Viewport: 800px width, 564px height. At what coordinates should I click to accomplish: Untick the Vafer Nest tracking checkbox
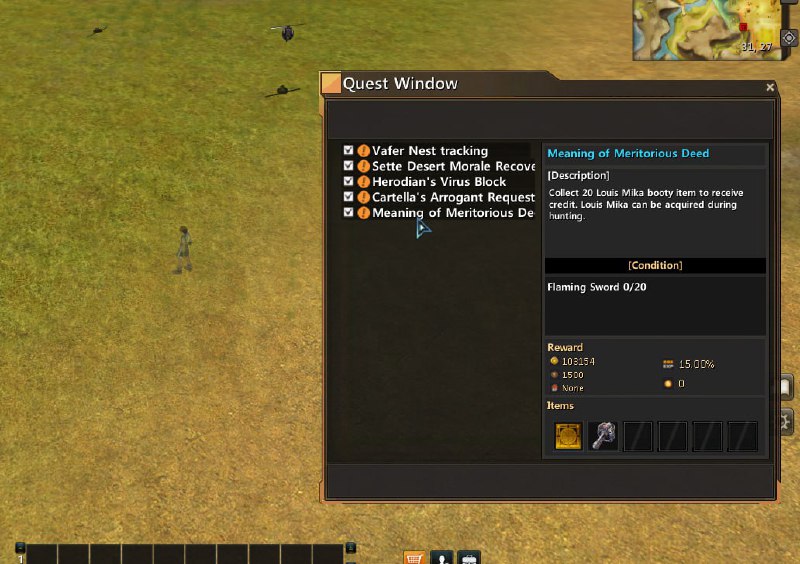pyautogui.click(x=348, y=151)
